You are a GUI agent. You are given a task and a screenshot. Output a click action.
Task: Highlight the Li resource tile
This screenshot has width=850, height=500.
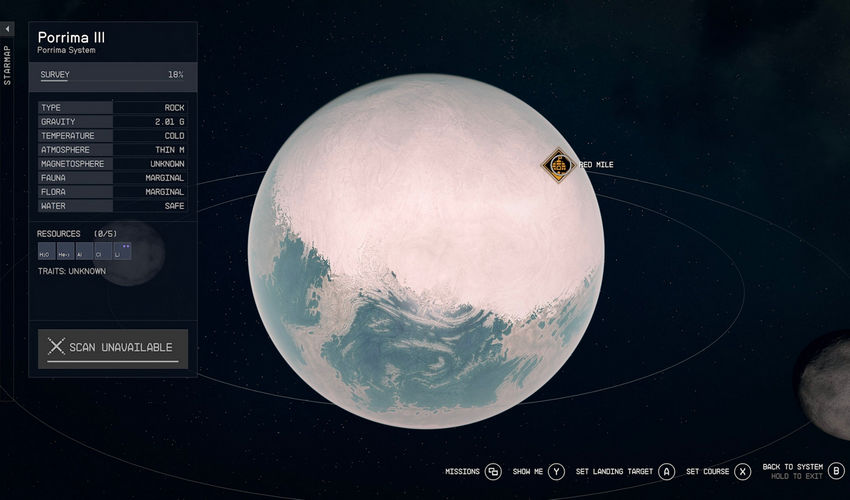coord(122,252)
